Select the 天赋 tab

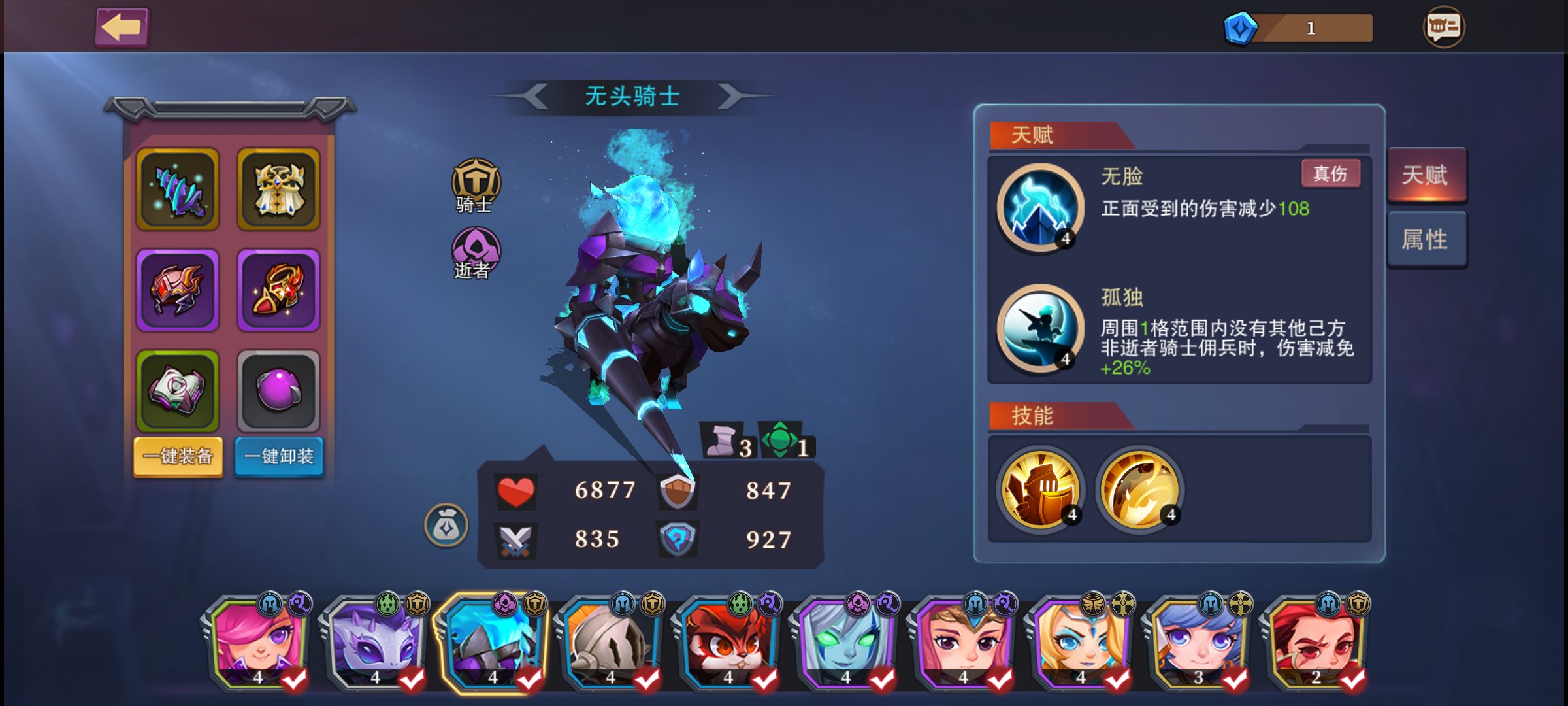pos(1427,175)
